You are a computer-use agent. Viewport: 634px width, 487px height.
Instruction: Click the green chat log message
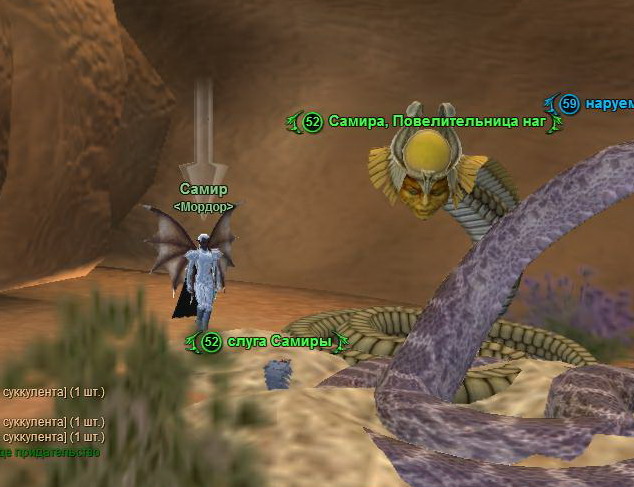tap(50, 452)
